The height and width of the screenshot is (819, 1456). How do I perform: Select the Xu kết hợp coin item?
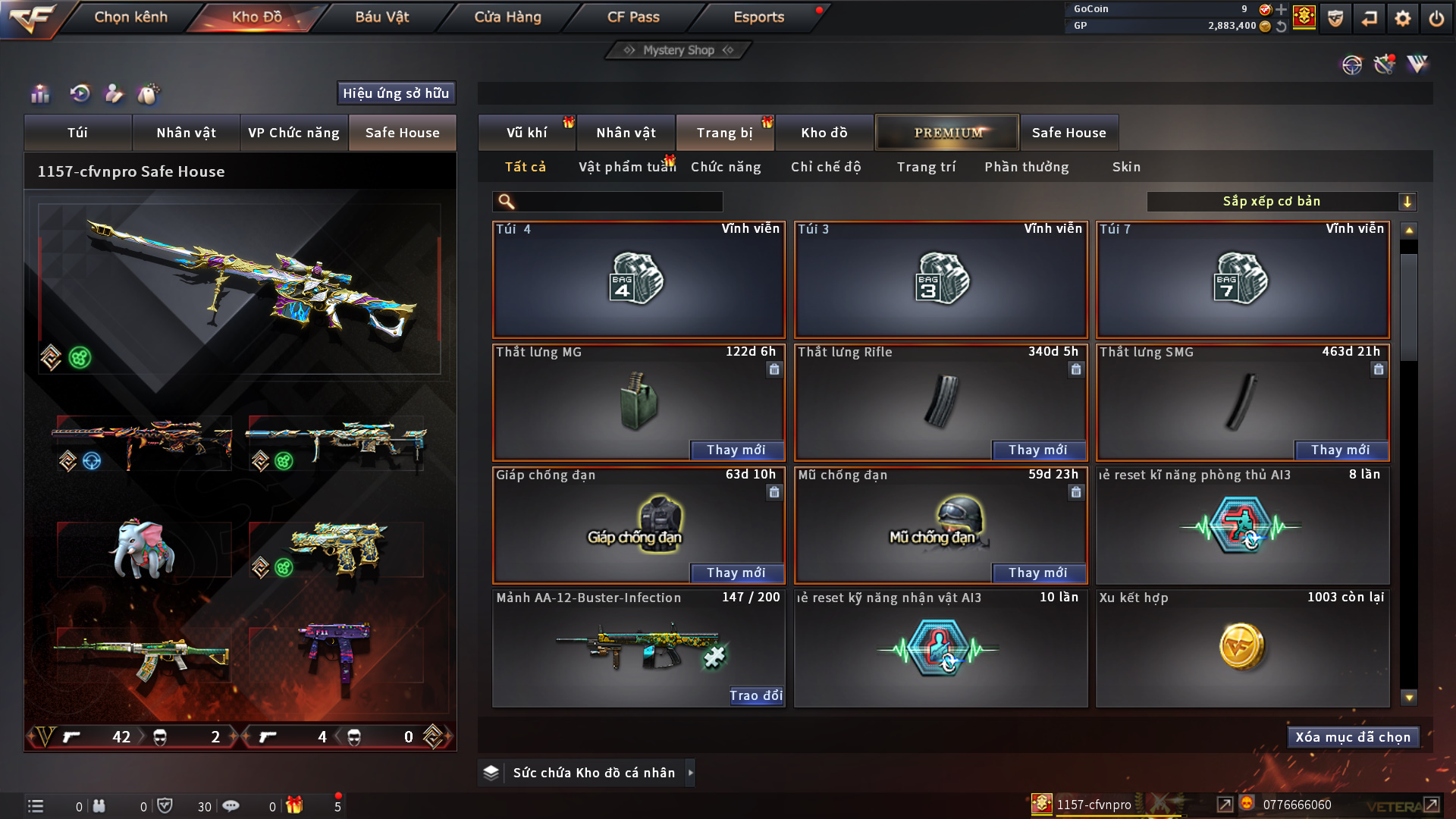coord(1242,648)
